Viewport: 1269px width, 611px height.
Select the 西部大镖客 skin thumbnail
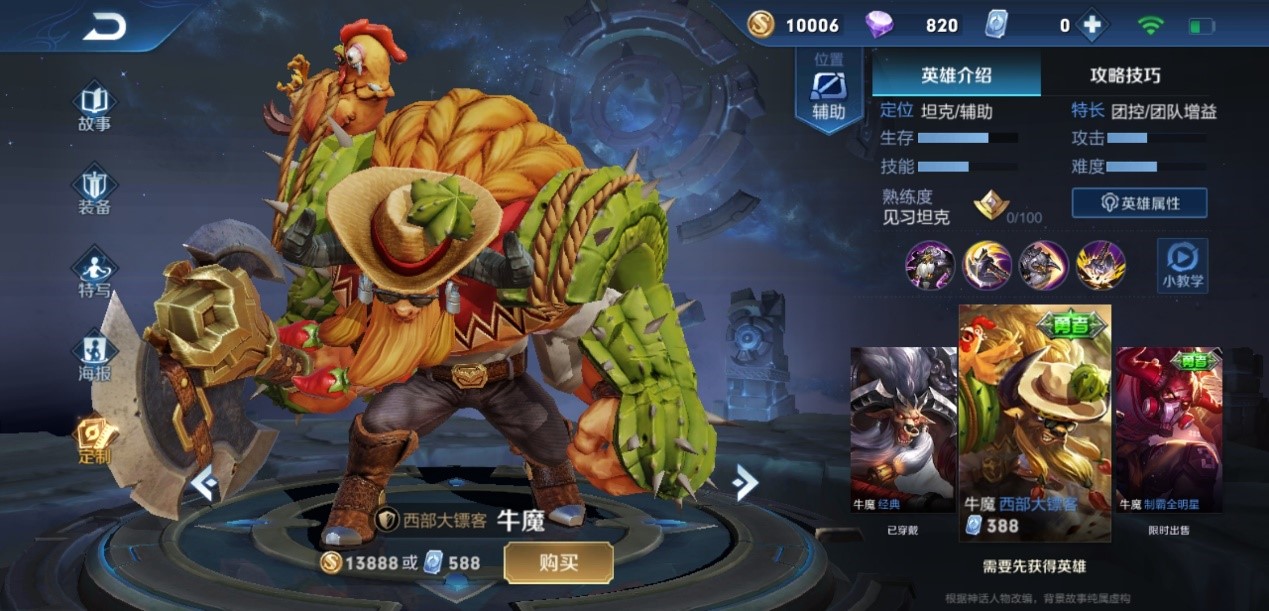point(1035,420)
